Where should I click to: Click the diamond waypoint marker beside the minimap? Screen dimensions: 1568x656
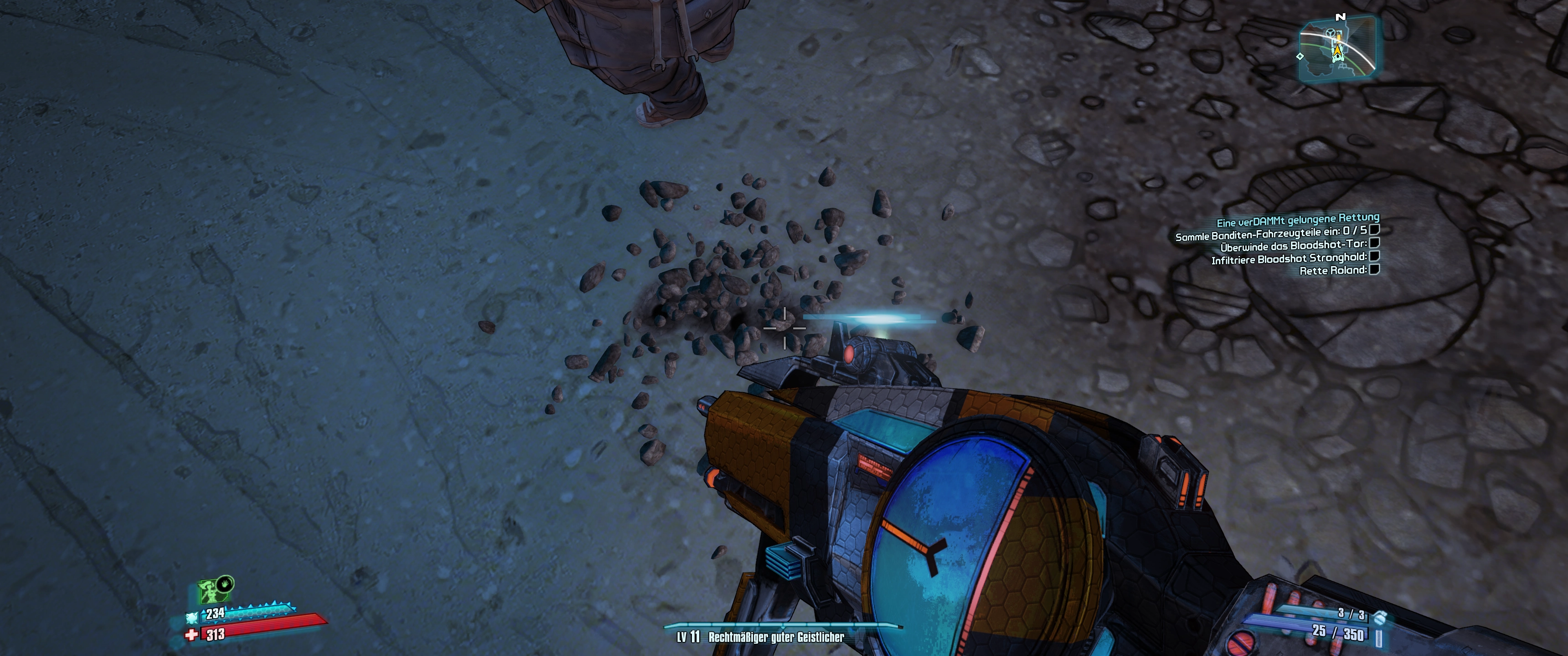pyautogui.click(x=1300, y=56)
